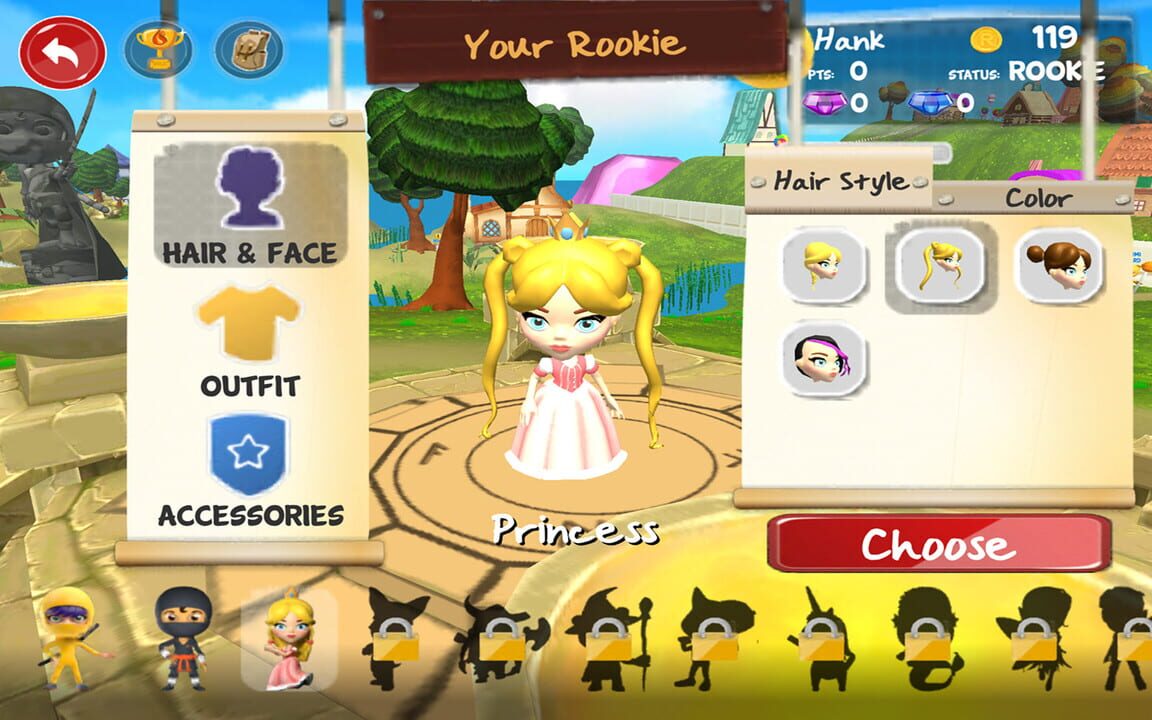Confirm character with the Choose button
The width and height of the screenshot is (1152, 720).
pos(939,545)
